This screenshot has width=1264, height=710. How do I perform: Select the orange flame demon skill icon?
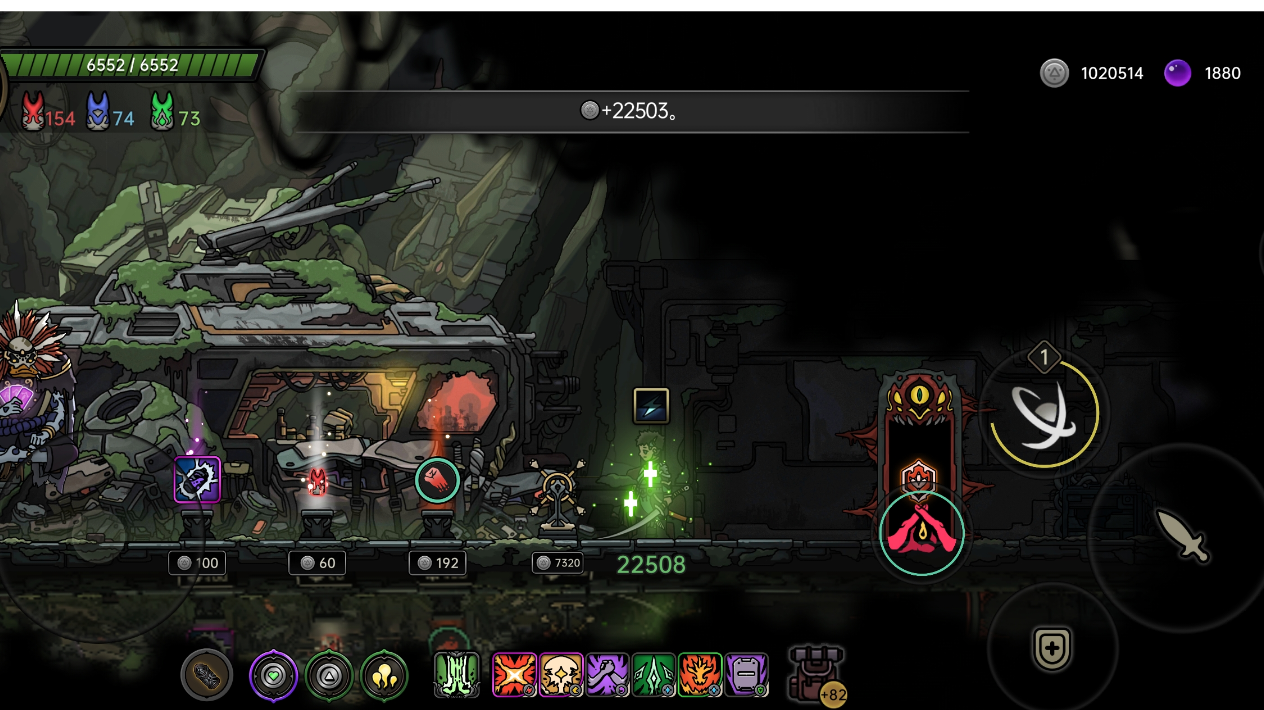point(700,675)
